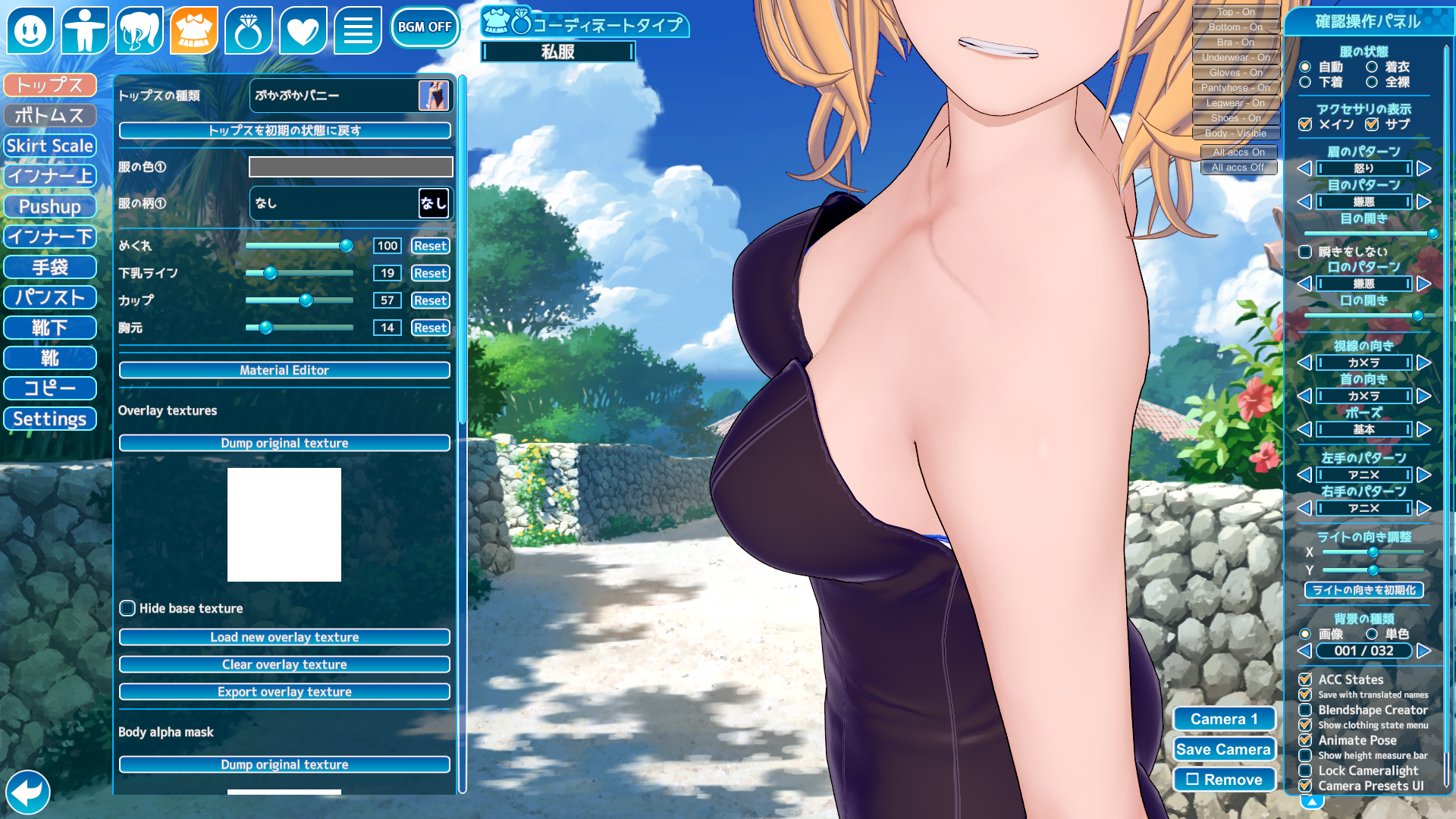Image resolution: width=1456 pixels, height=819 pixels.
Task: Select the 全裸 clothing state radio
Action: 1372,82
